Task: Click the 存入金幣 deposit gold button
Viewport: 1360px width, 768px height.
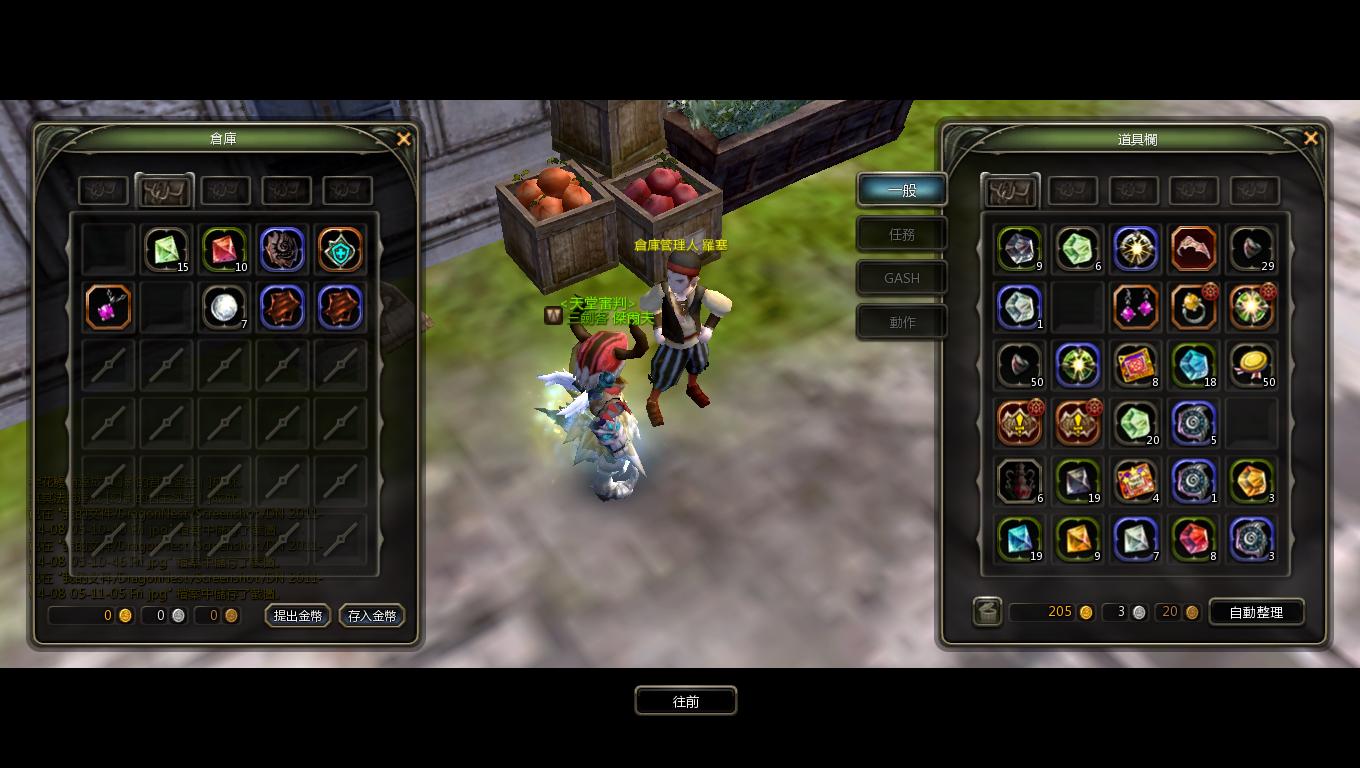Action: point(372,616)
